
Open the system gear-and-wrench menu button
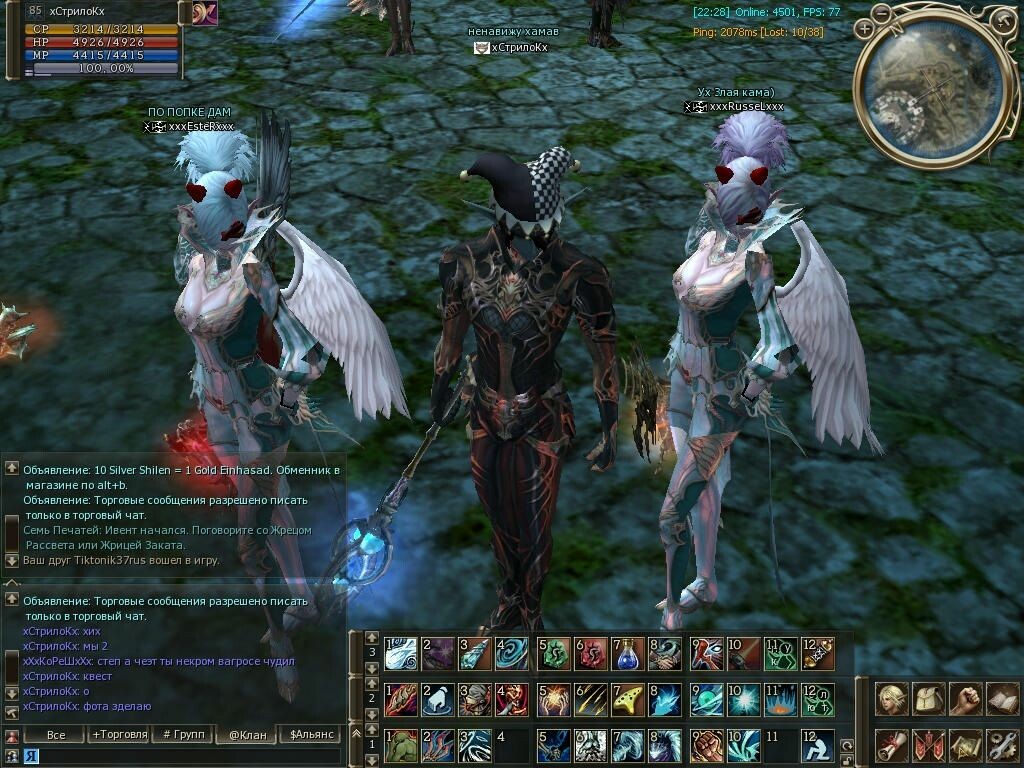coord(1002,744)
